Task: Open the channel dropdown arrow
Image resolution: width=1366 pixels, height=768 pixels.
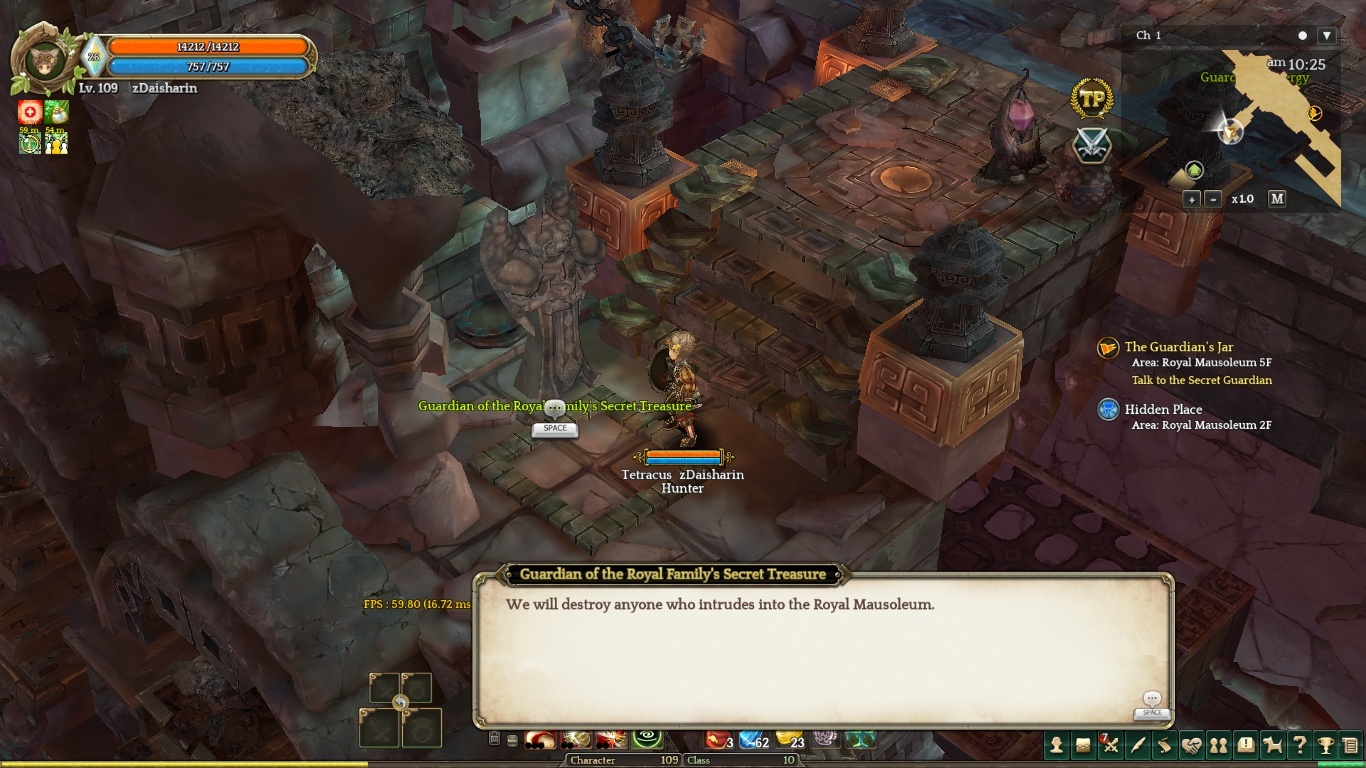Action: coord(1327,35)
